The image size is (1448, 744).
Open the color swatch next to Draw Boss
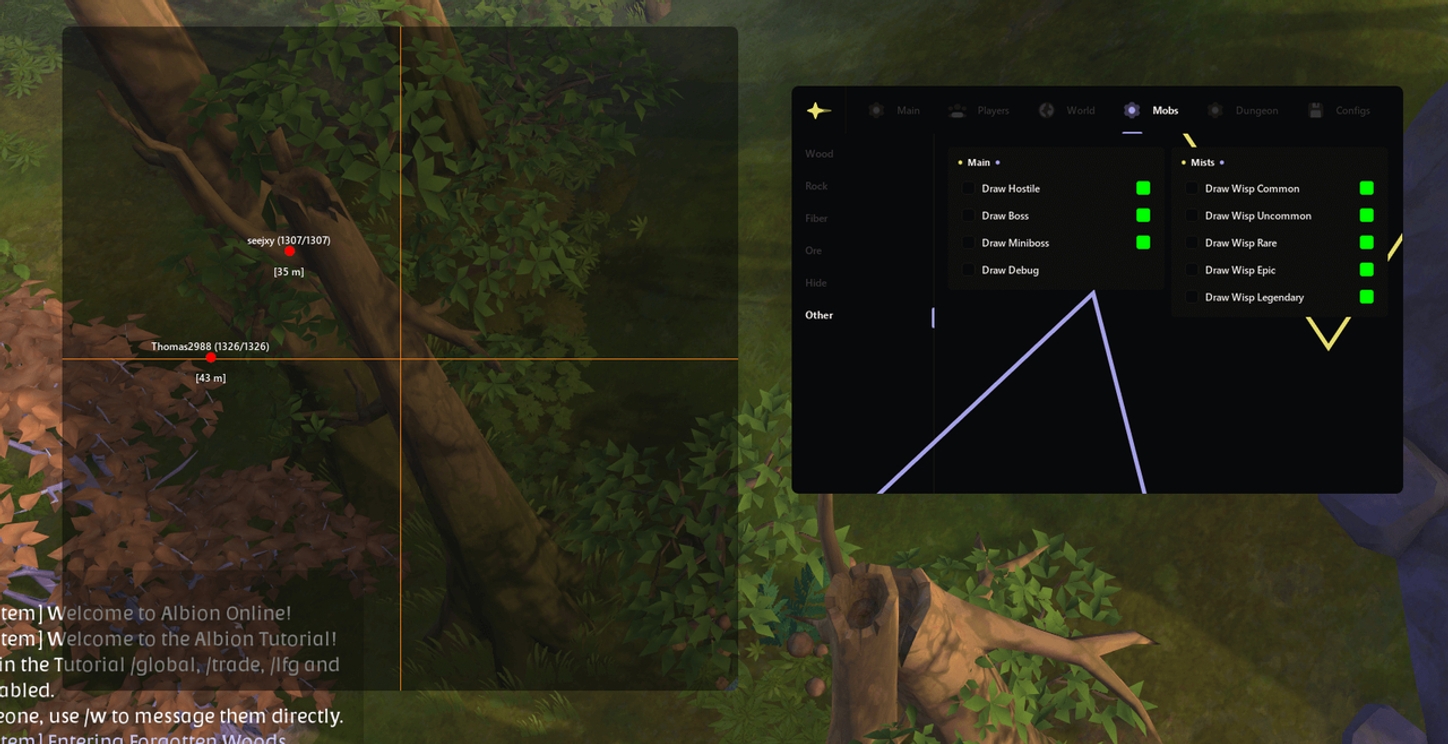1143,215
